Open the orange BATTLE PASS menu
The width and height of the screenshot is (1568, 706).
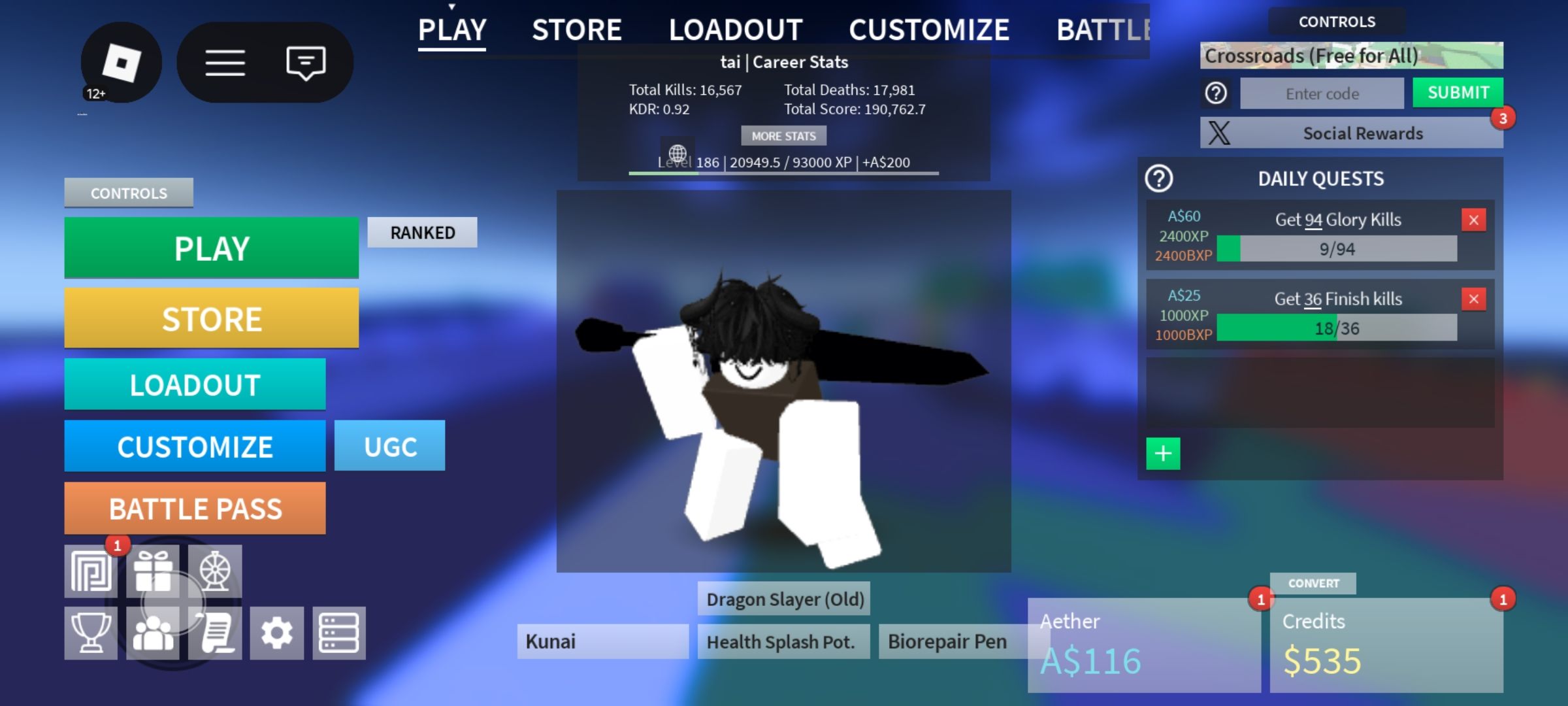click(195, 509)
